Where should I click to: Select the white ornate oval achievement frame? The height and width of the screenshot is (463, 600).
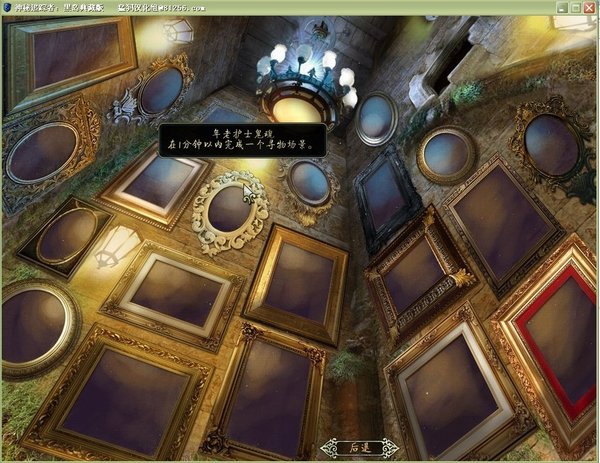231,212
